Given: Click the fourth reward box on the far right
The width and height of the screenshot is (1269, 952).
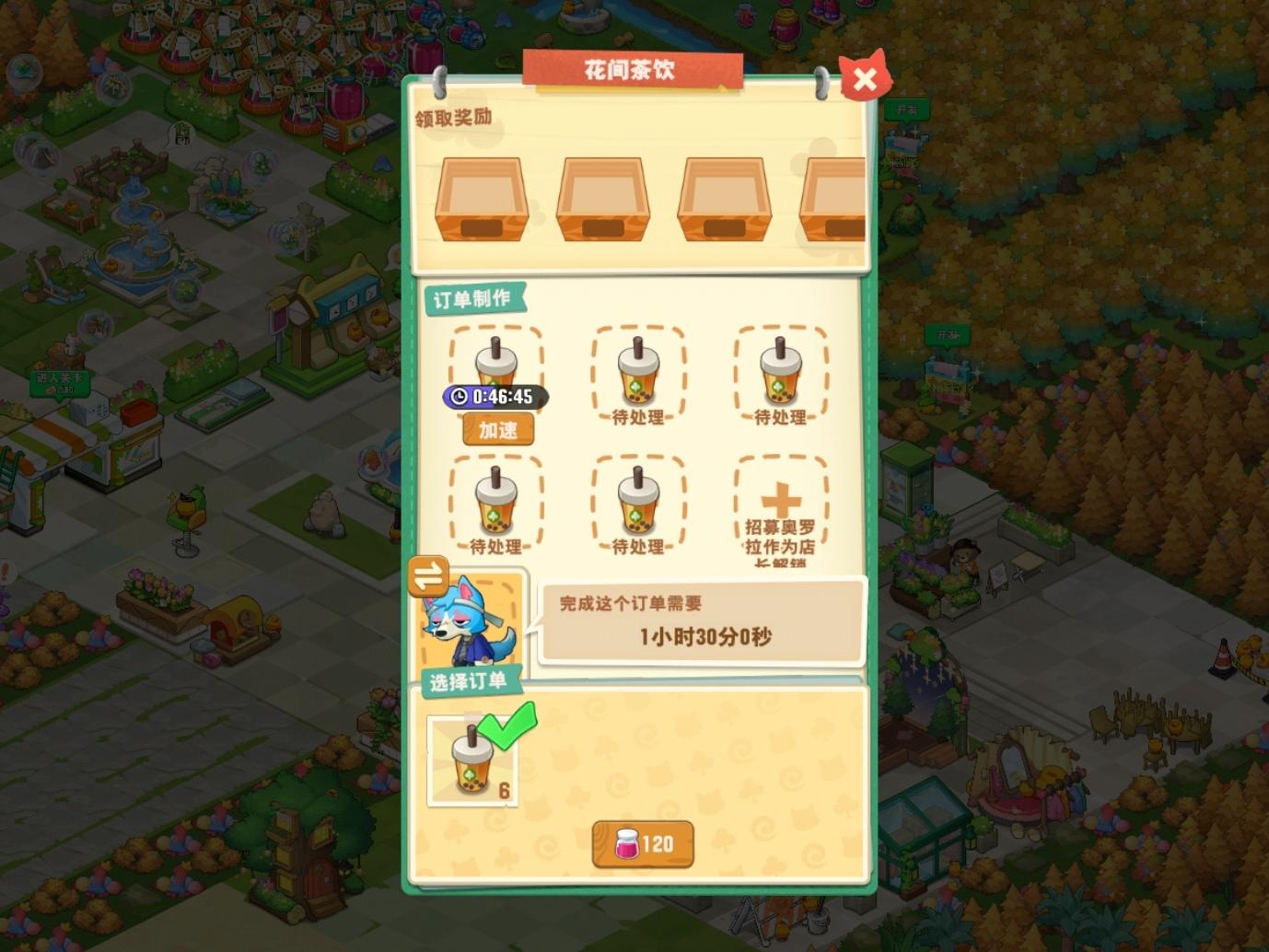Looking at the screenshot, I should [x=832, y=199].
